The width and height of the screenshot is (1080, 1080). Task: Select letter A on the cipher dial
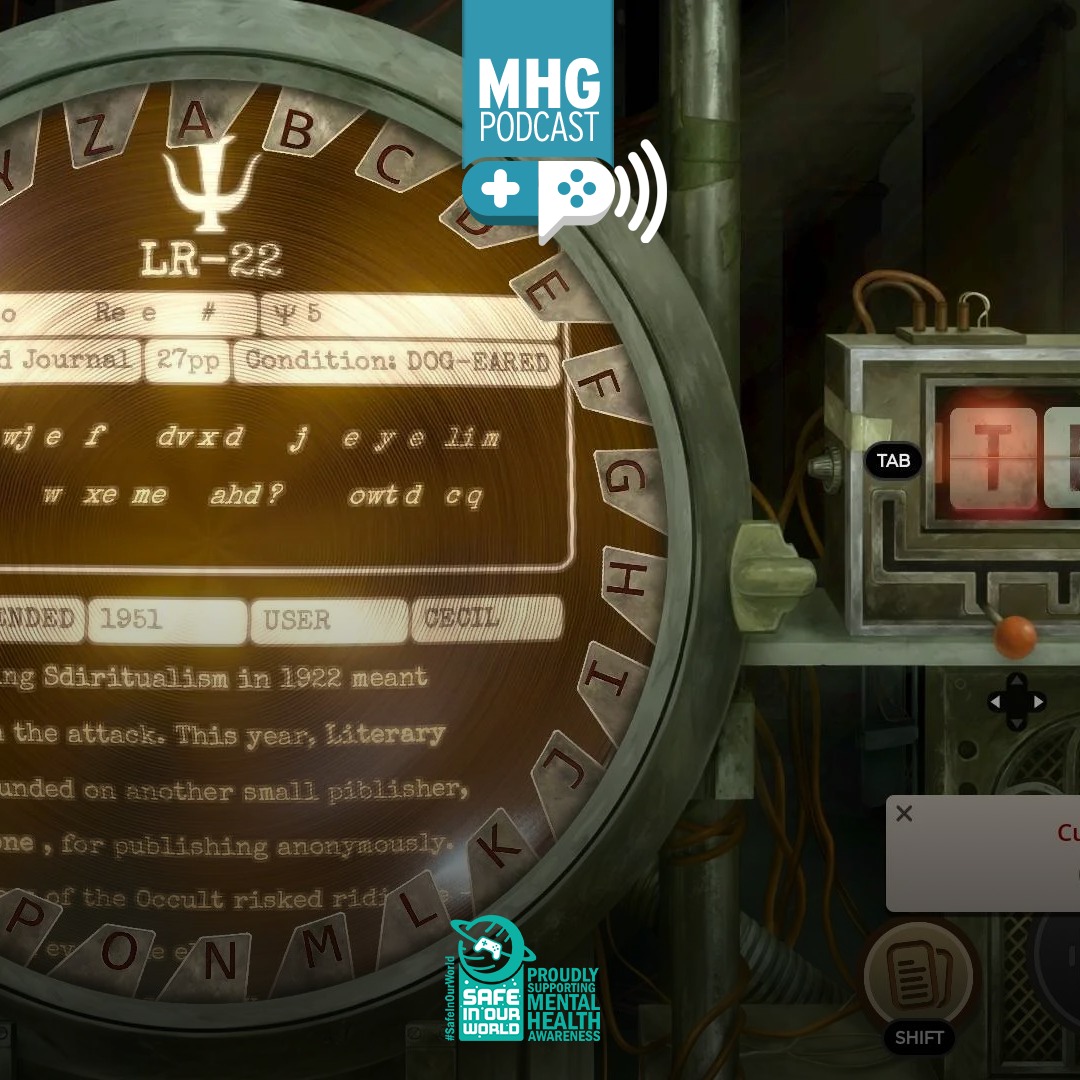pyautogui.click(x=197, y=122)
